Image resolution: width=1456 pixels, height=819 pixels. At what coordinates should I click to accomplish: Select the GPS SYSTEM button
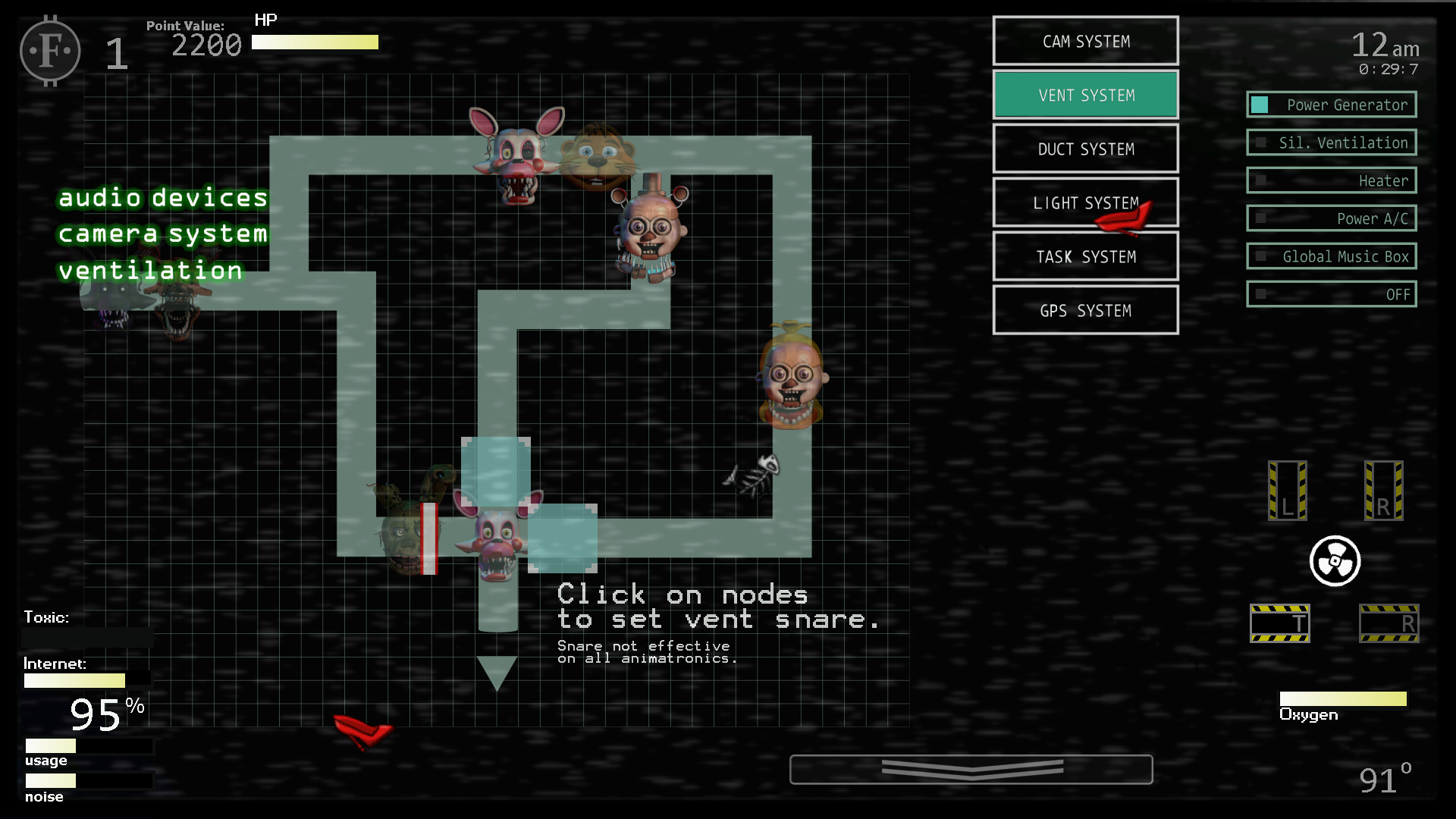1085,310
